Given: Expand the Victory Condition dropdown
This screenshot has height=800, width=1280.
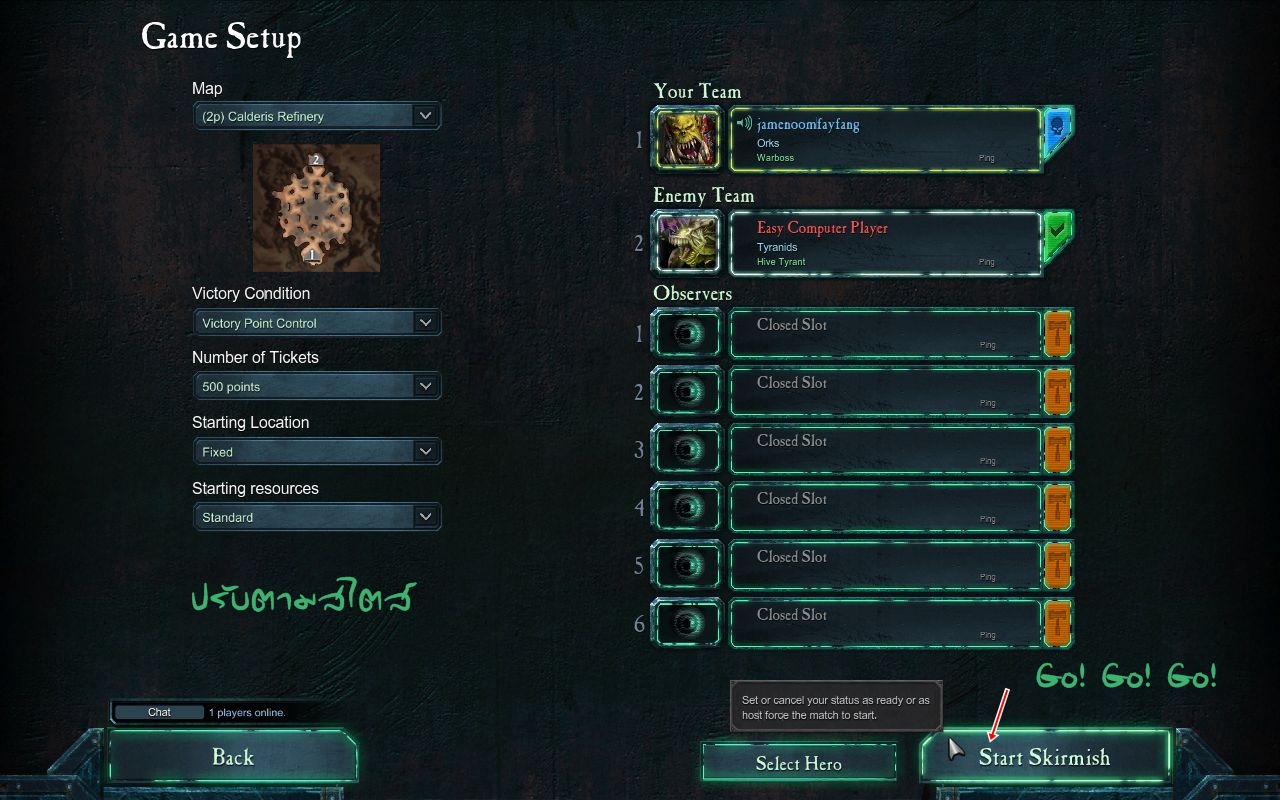Looking at the screenshot, I should (x=316, y=323).
